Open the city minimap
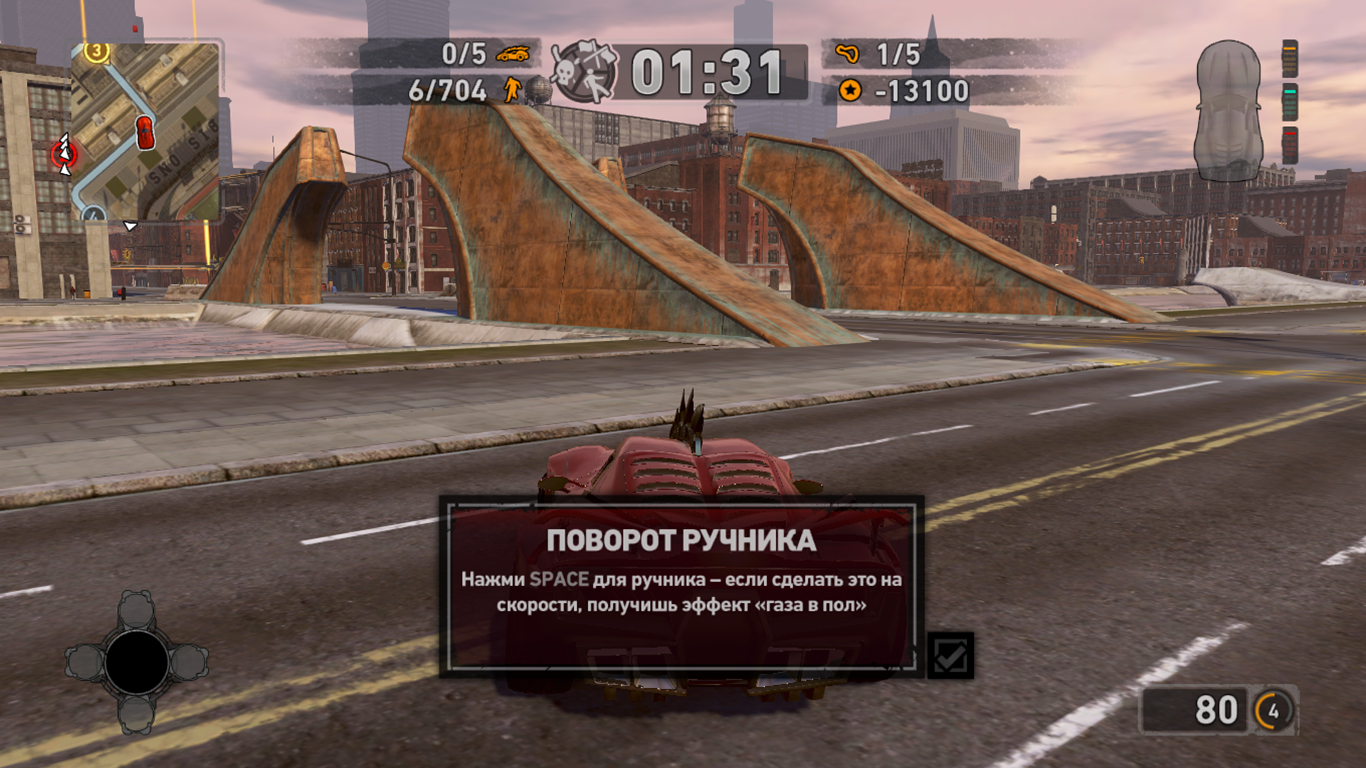Screen dimensions: 1366x768 pos(146,130)
